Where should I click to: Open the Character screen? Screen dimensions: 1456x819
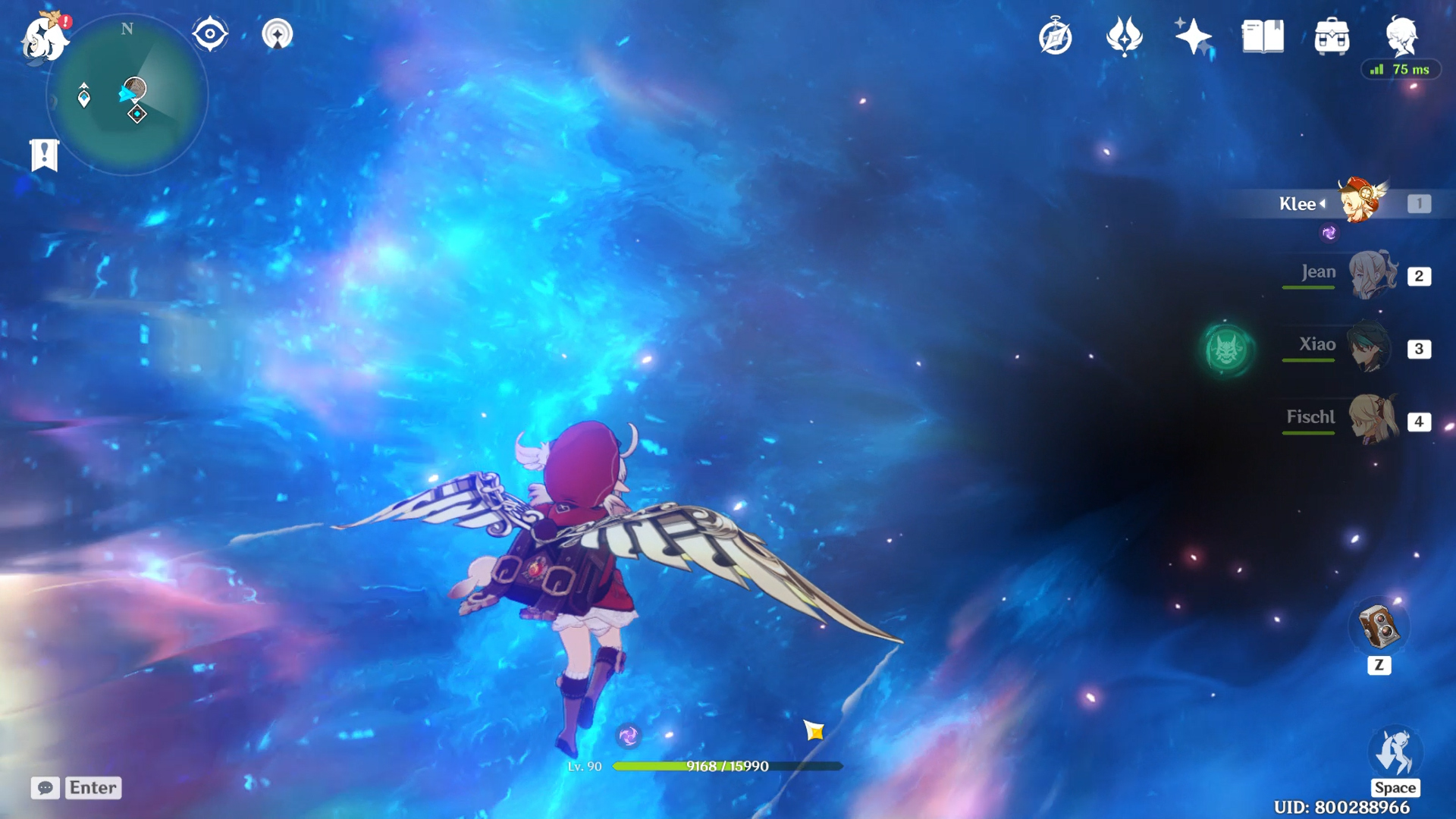[x=1401, y=34]
